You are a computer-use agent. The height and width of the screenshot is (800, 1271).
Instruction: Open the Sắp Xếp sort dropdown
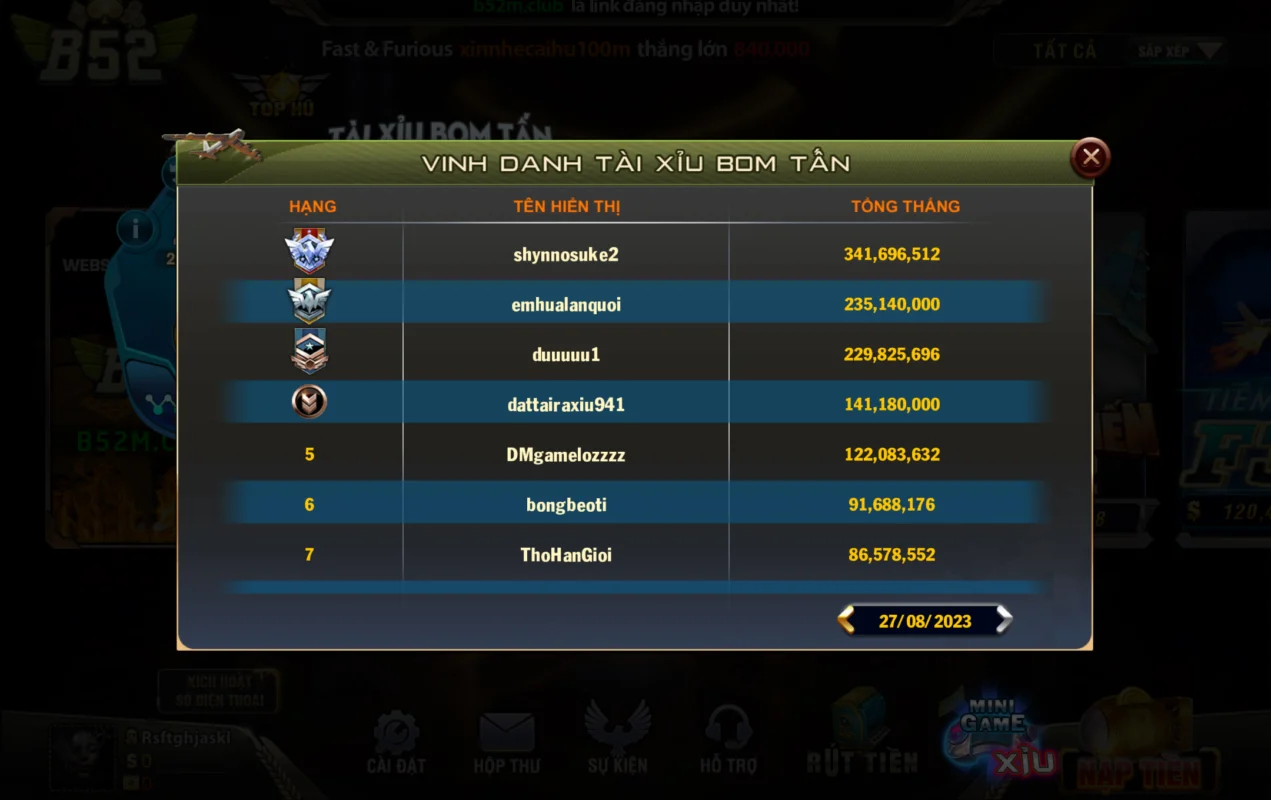pyautogui.click(x=1179, y=51)
